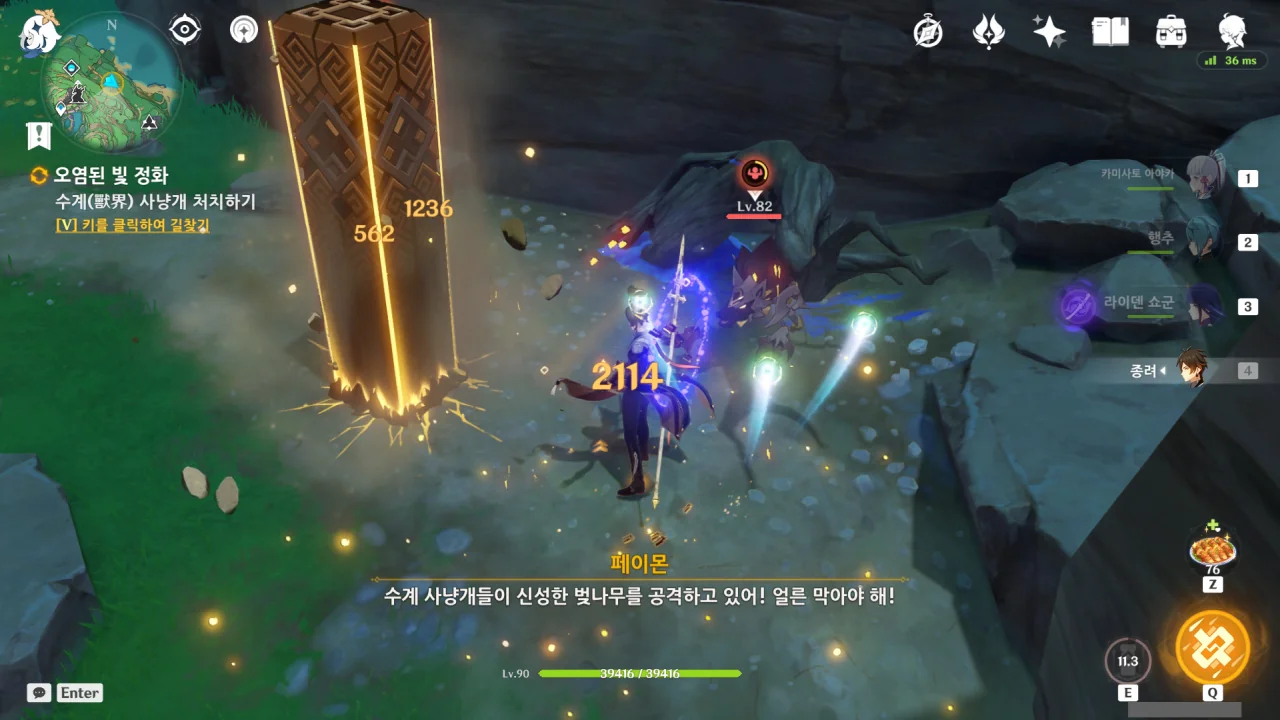Open the character profile icon

(x=1232, y=32)
